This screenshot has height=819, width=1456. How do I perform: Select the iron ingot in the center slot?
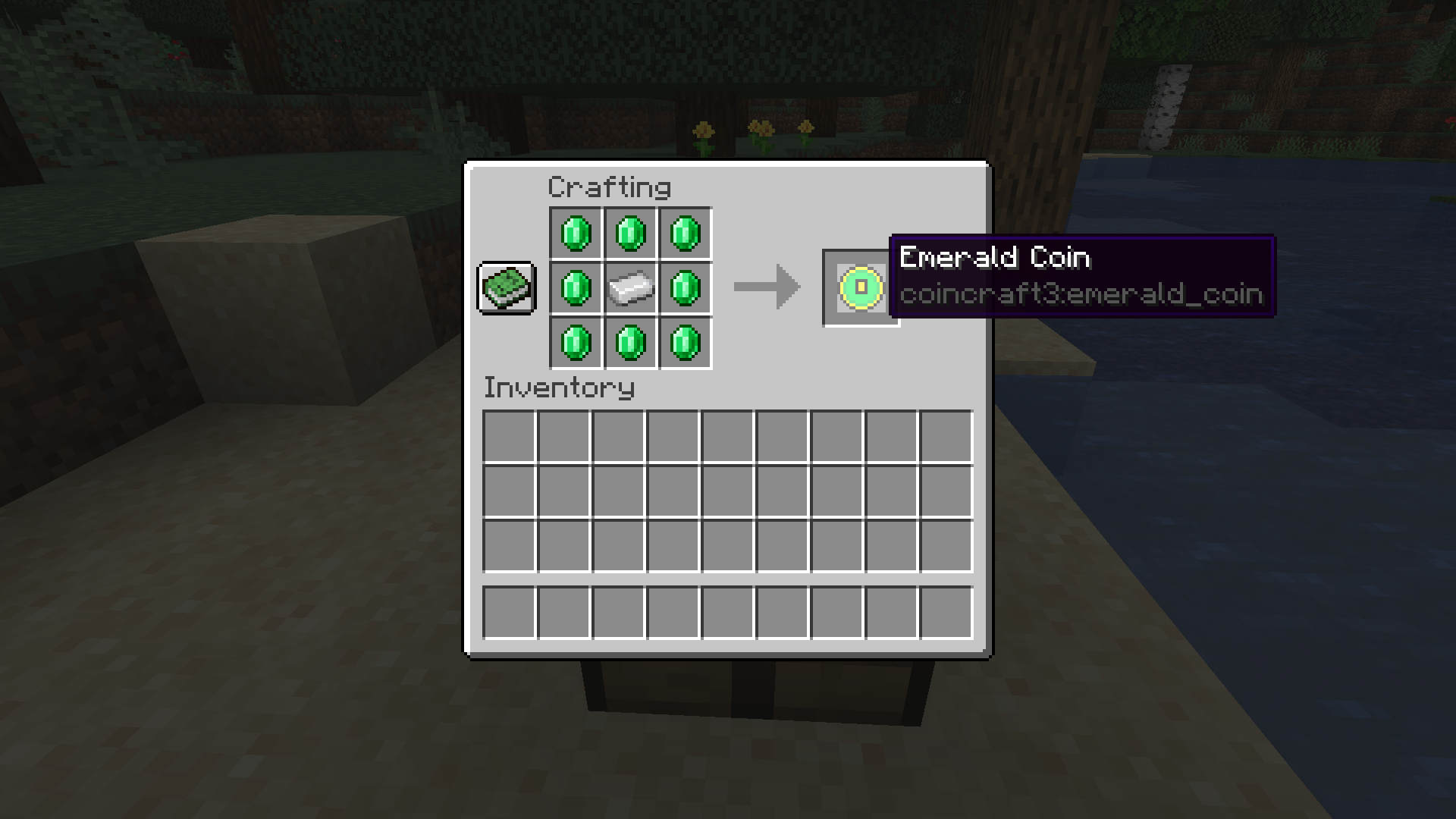630,287
